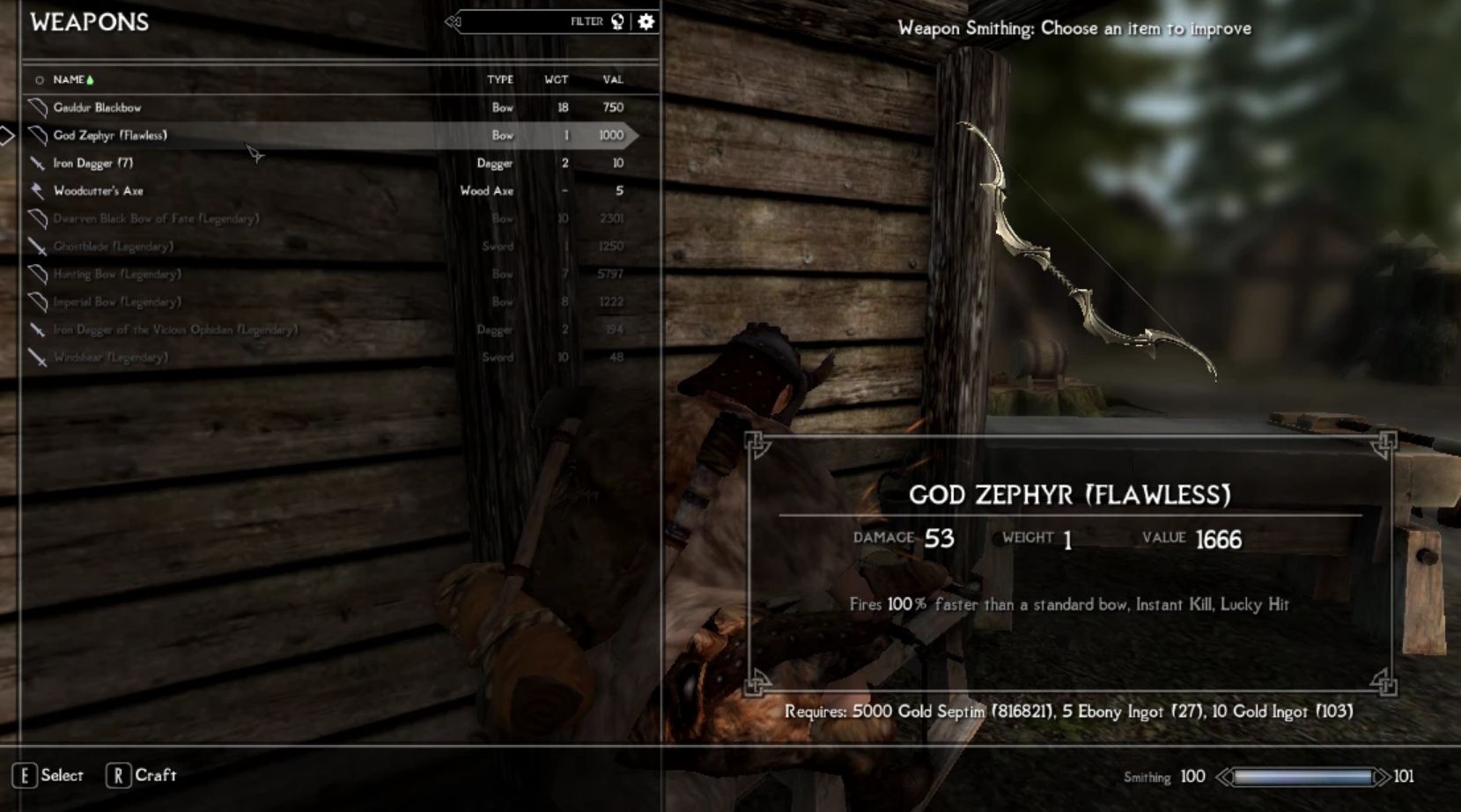Sort the weapon list by Name column

[x=69, y=79]
